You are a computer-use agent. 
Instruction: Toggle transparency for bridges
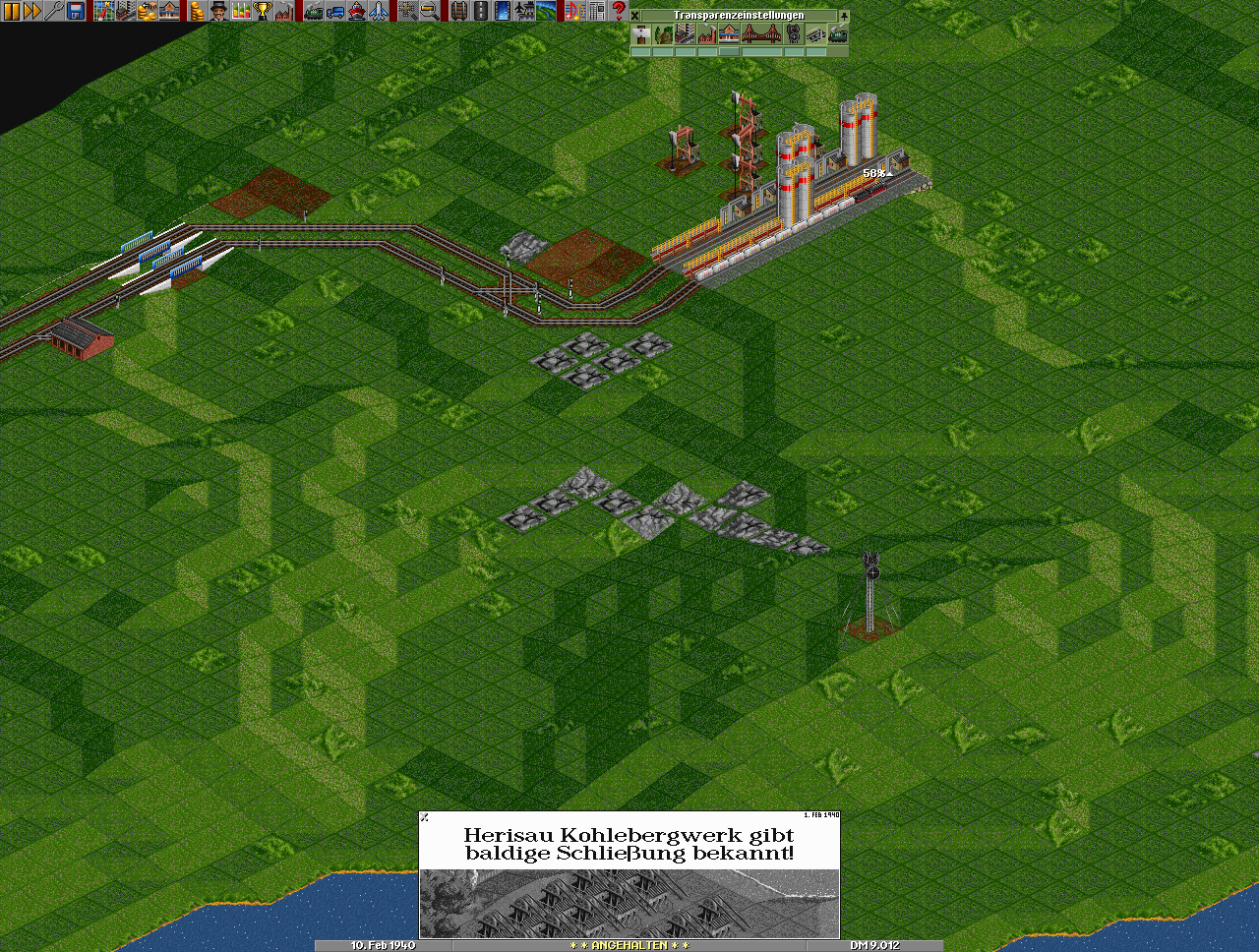pyautogui.click(x=761, y=34)
